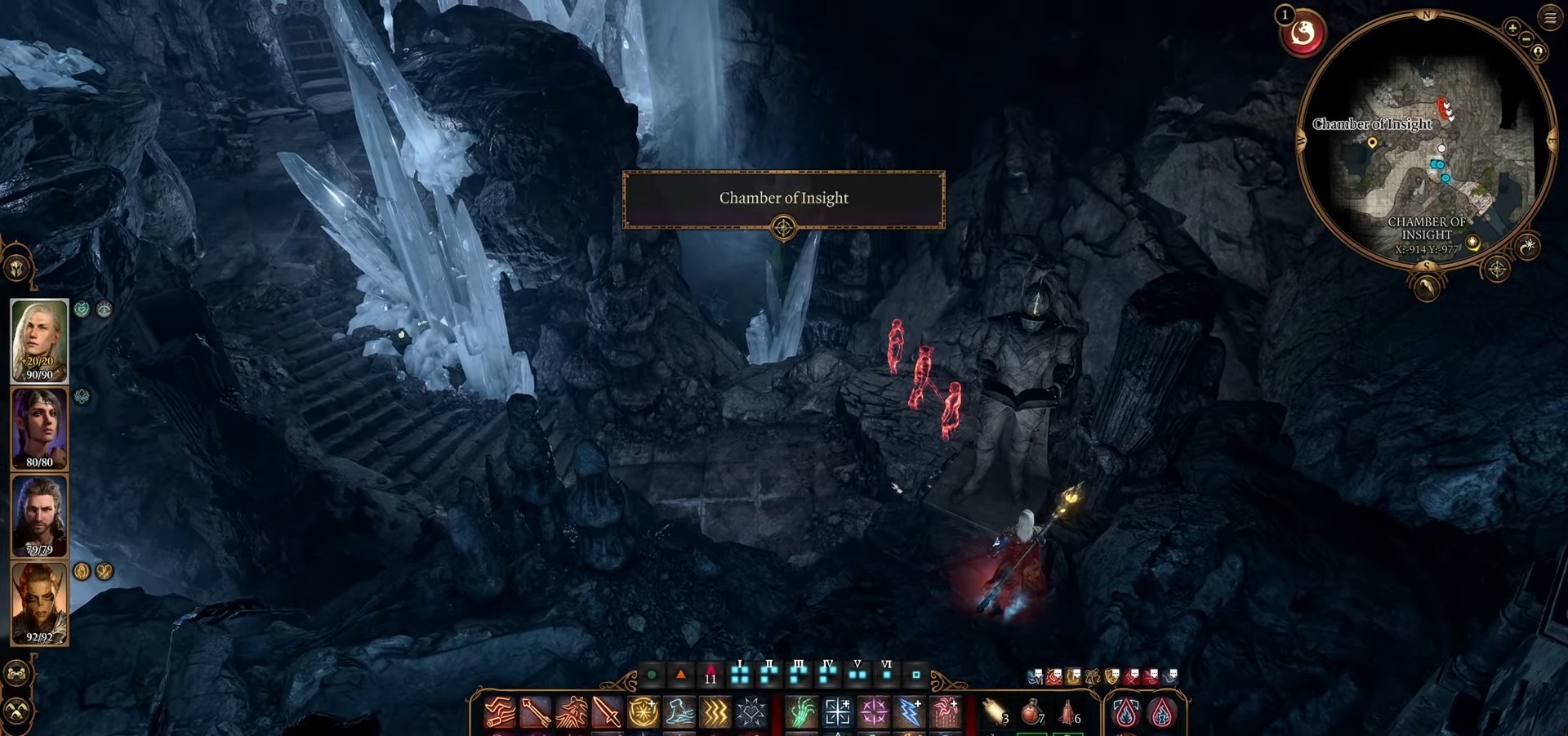This screenshot has height=736, width=1568.
Task: Select Shadowheart's party portrait
Action: coord(38,427)
